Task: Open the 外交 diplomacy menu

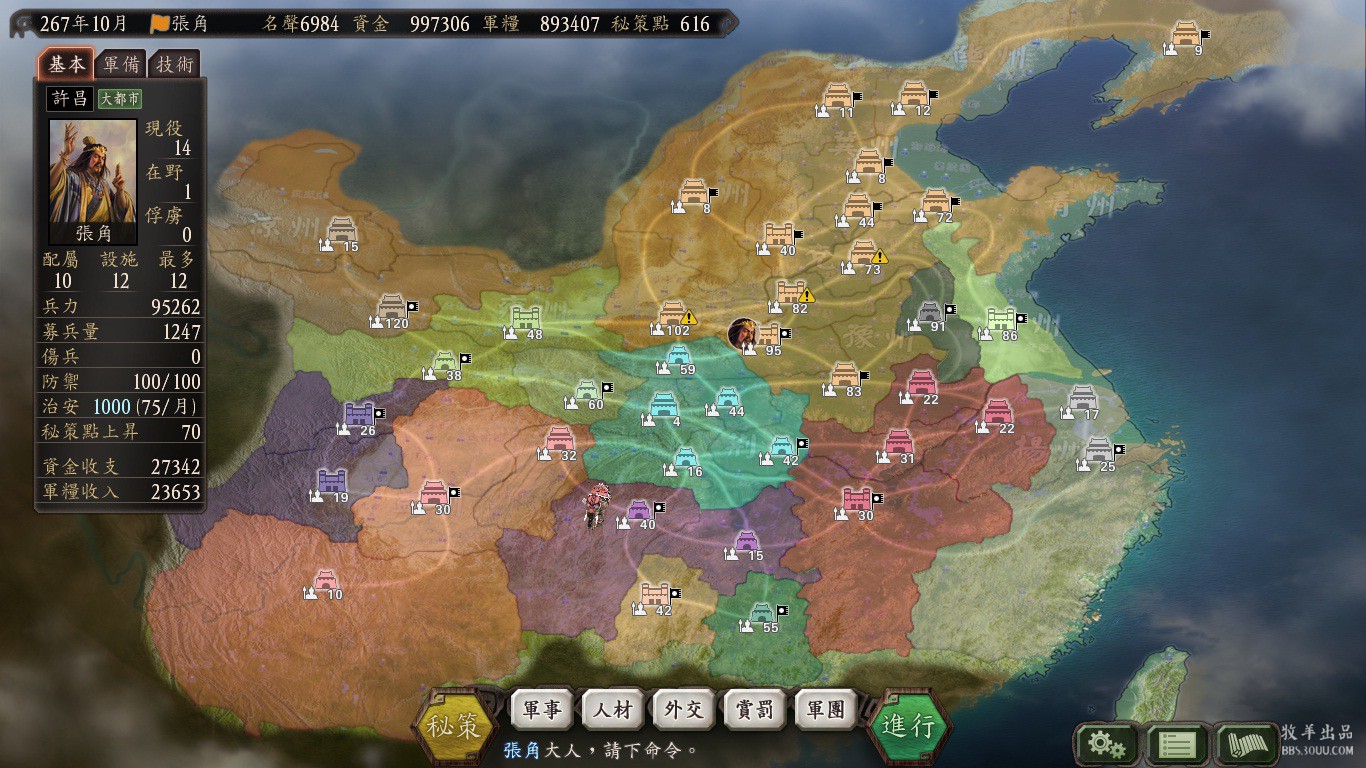Action: (684, 710)
